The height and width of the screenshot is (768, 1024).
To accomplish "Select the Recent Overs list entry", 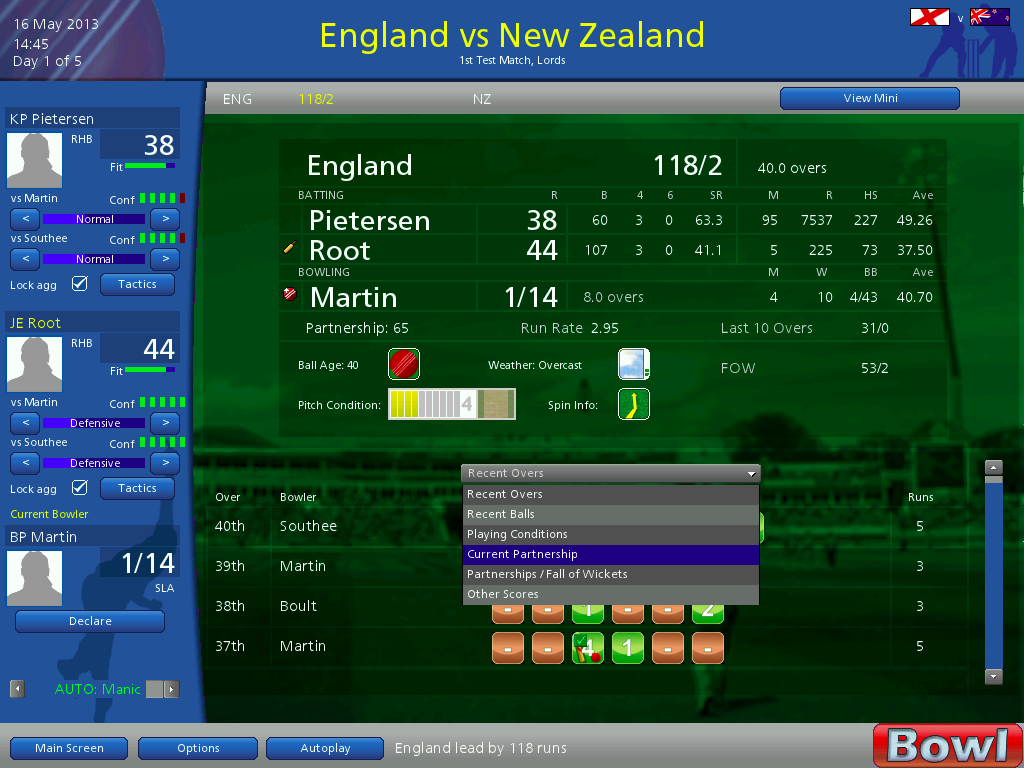I will pyautogui.click(x=610, y=494).
